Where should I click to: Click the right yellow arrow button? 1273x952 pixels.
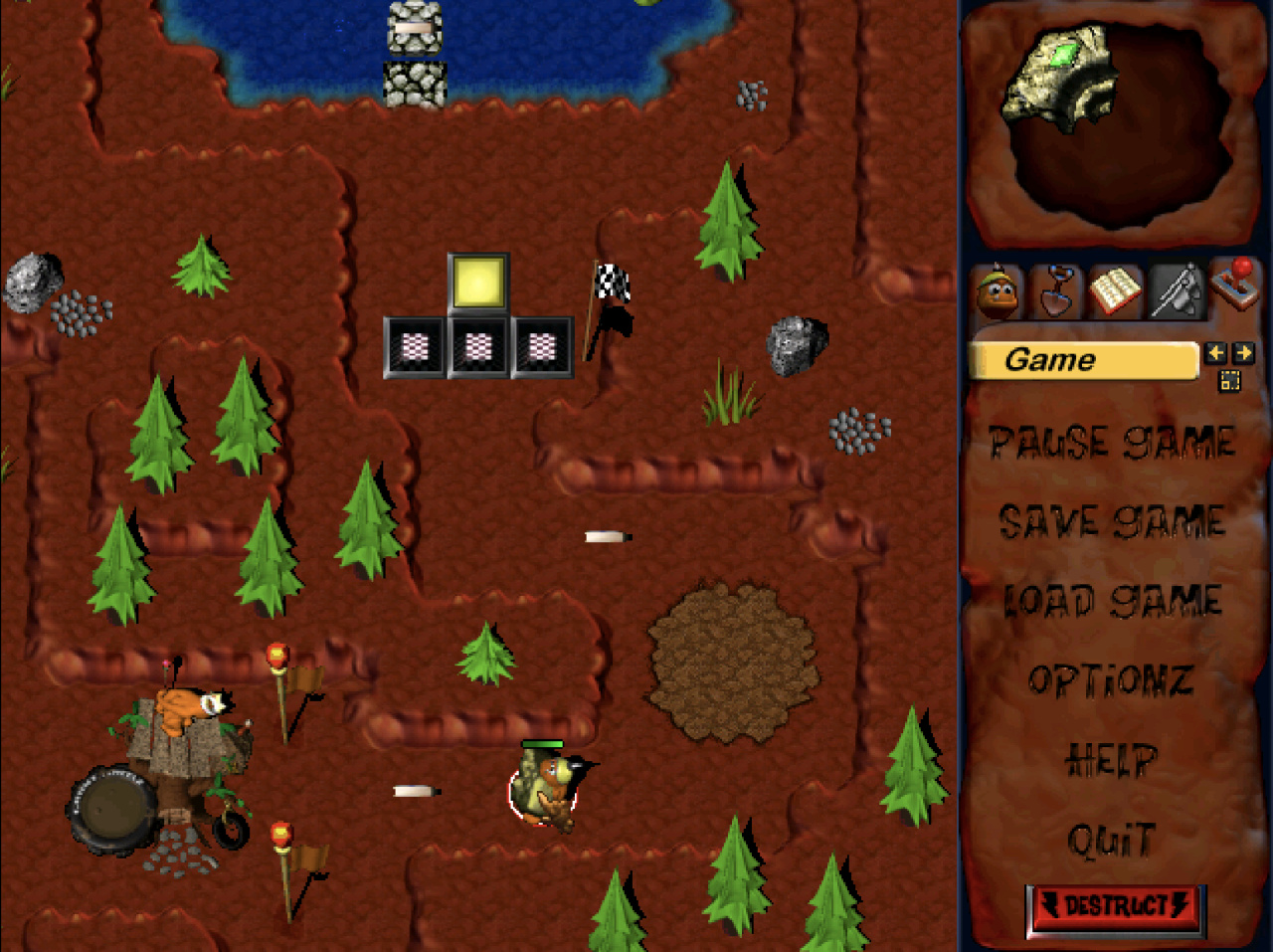click(x=1243, y=353)
